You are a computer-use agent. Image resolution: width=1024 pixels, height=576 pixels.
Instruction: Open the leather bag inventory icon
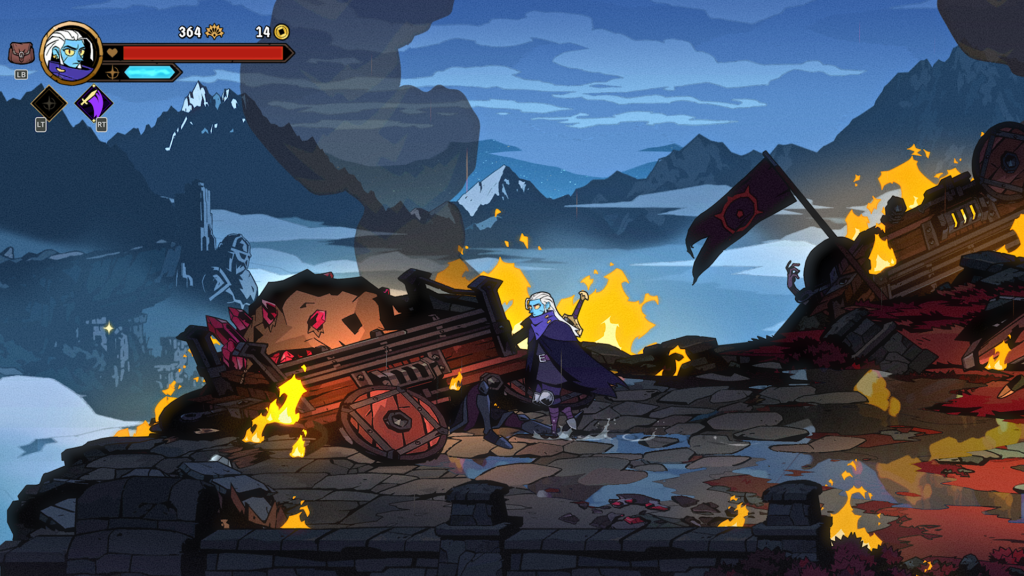[20, 54]
